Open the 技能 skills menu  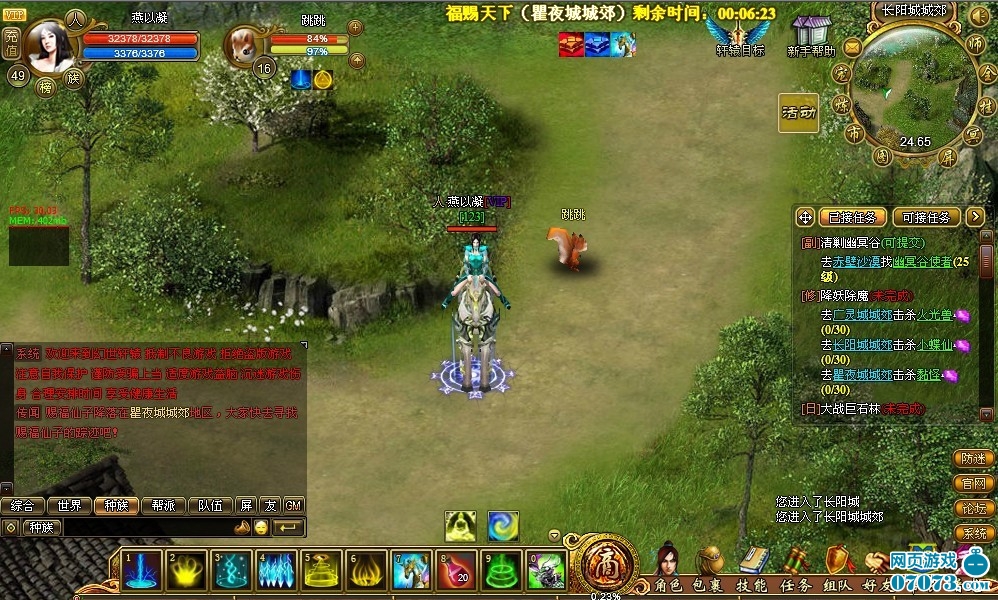pos(752,585)
